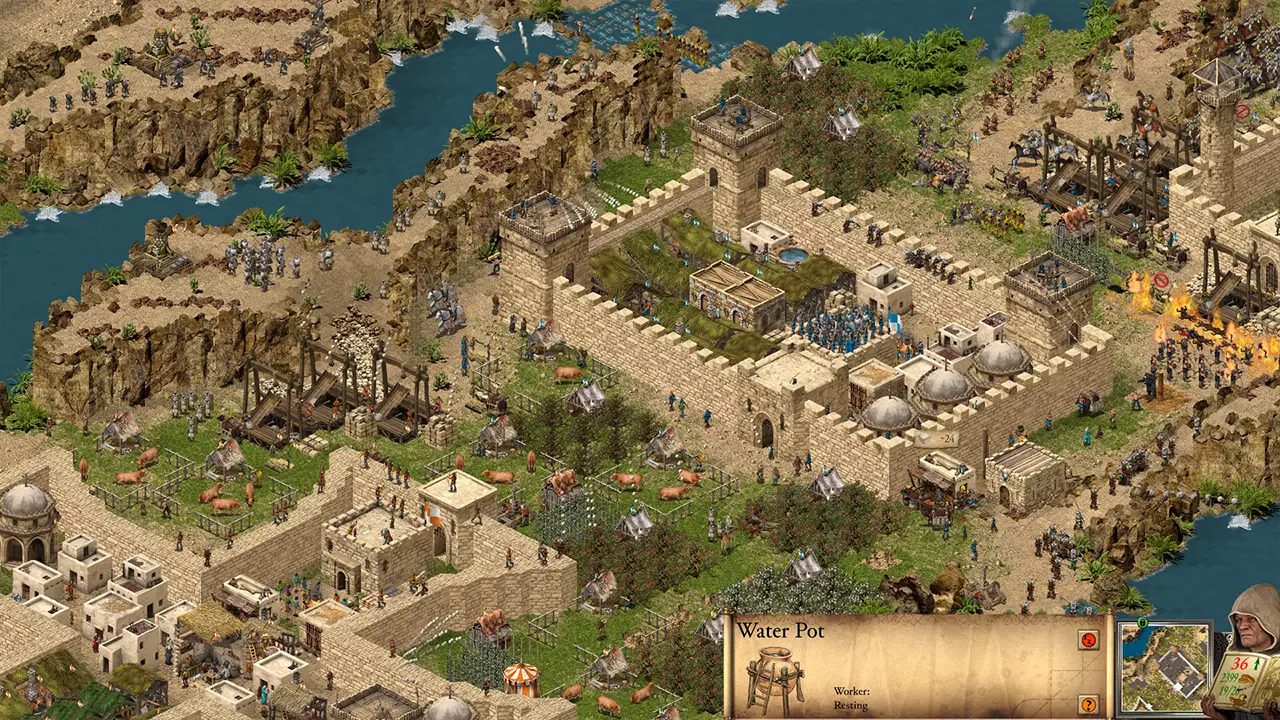Click the orange question mark help button

pos(1088,704)
